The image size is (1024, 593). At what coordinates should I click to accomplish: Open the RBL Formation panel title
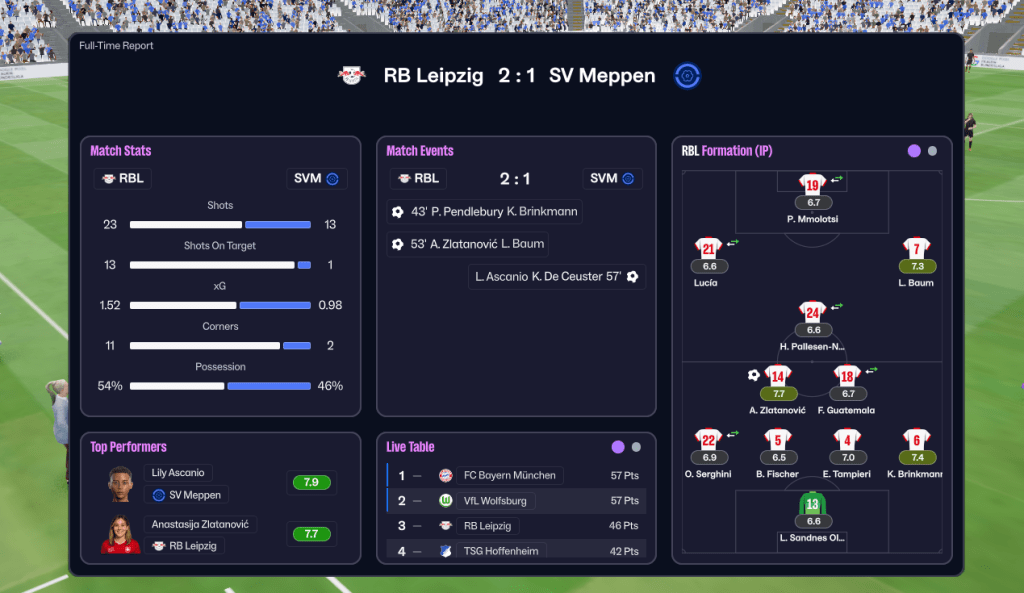tap(727, 151)
